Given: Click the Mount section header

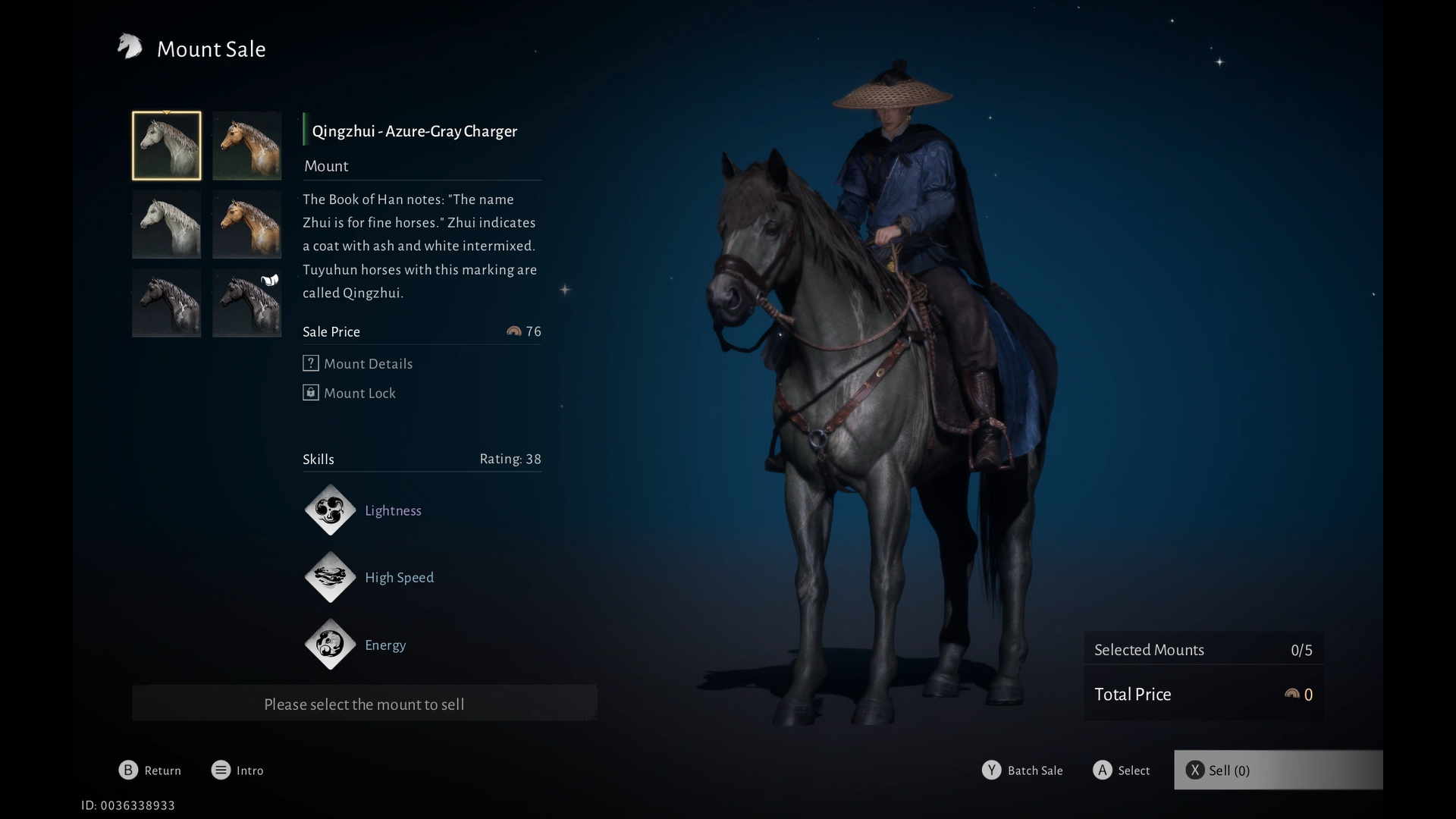Looking at the screenshot, I should click(325, 166).
